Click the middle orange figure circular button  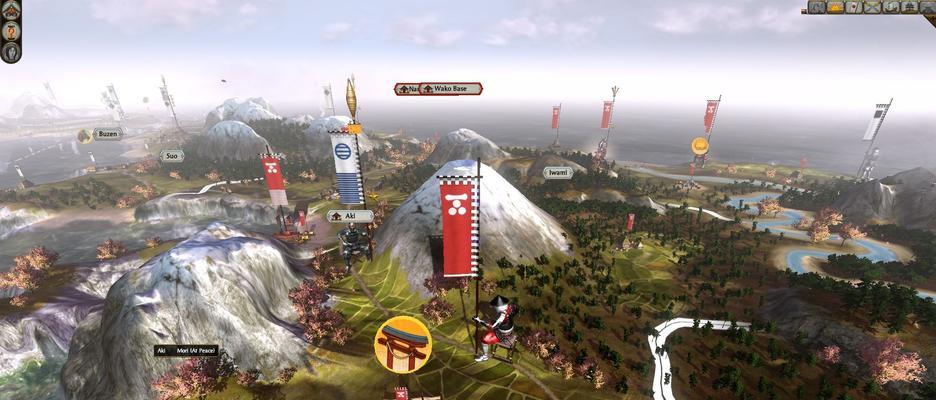(x=11, y=30)
